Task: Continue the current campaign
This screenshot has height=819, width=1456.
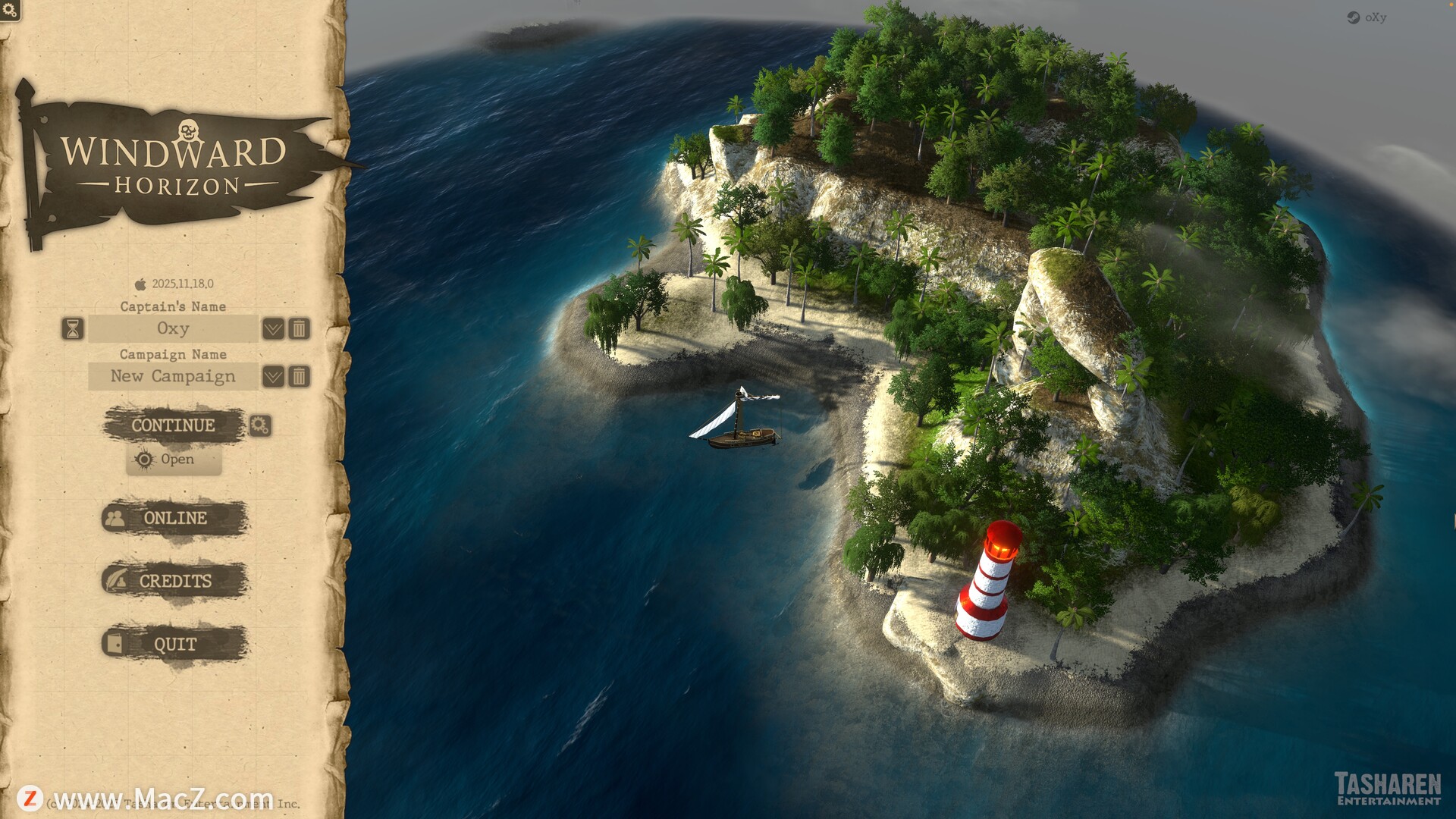Action: pyautogui.click(x=174, y=425)
